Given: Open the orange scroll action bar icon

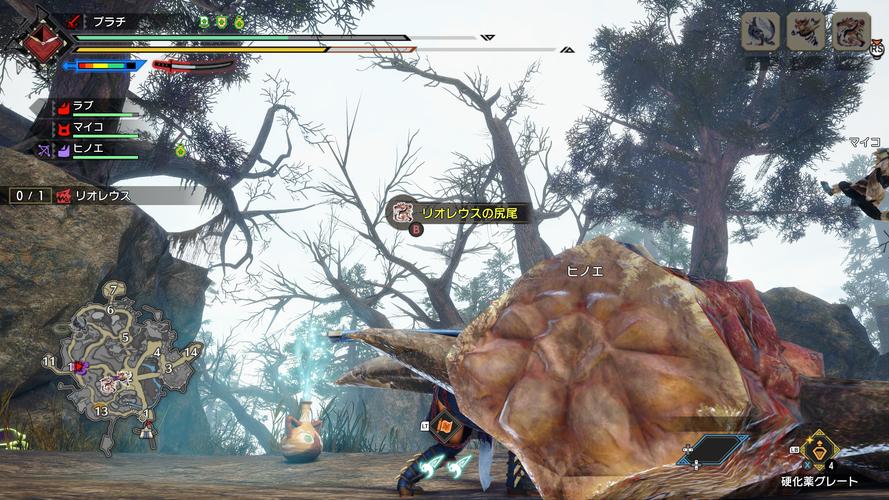Looking at the screenshot, I should (445, 425).
